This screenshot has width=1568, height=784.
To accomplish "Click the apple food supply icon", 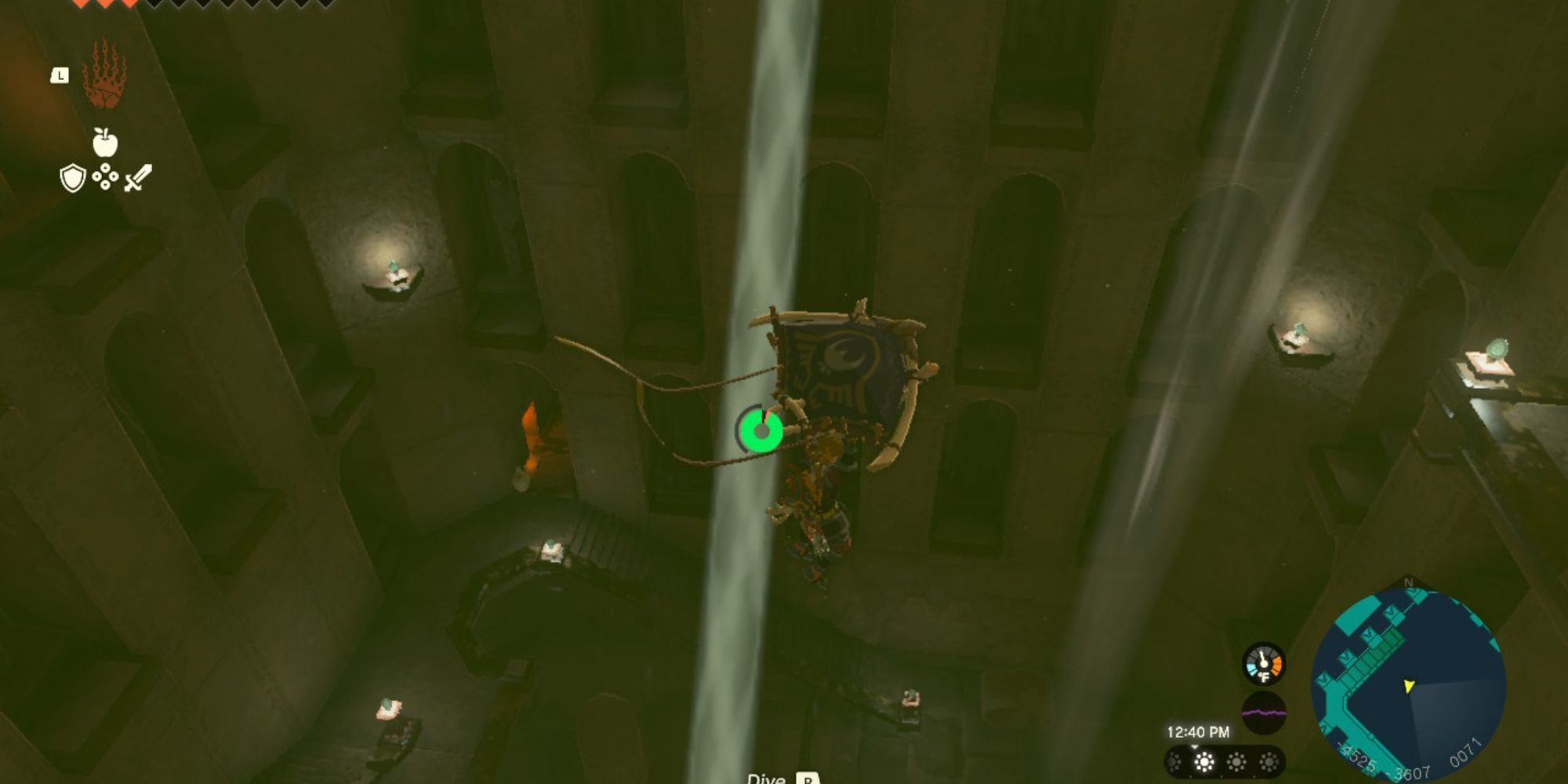I will 105,140.
